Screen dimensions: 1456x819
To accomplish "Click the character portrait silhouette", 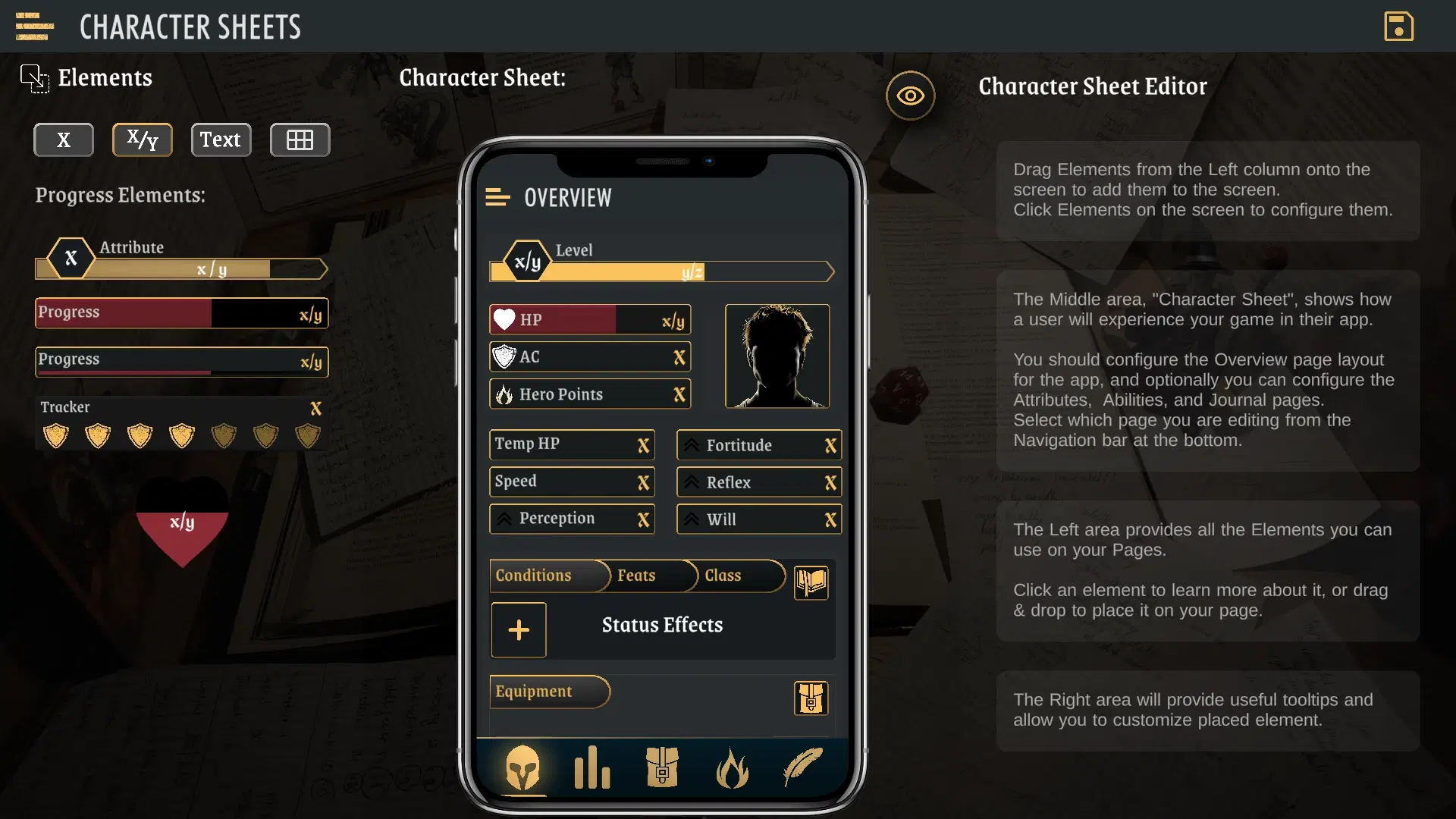I will point(777,356).
